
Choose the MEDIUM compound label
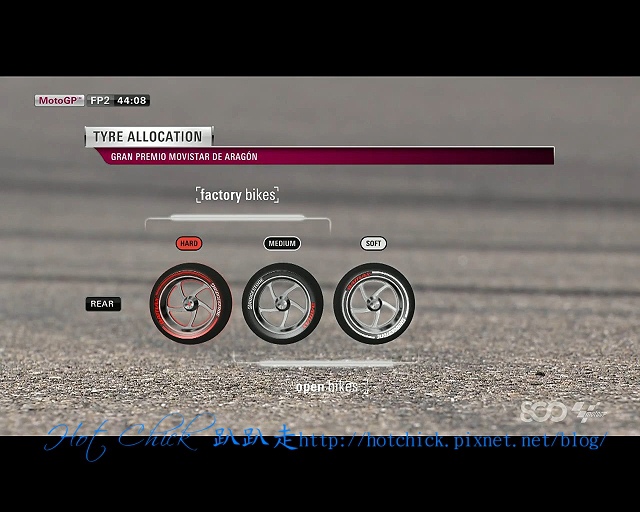(282, 243)
